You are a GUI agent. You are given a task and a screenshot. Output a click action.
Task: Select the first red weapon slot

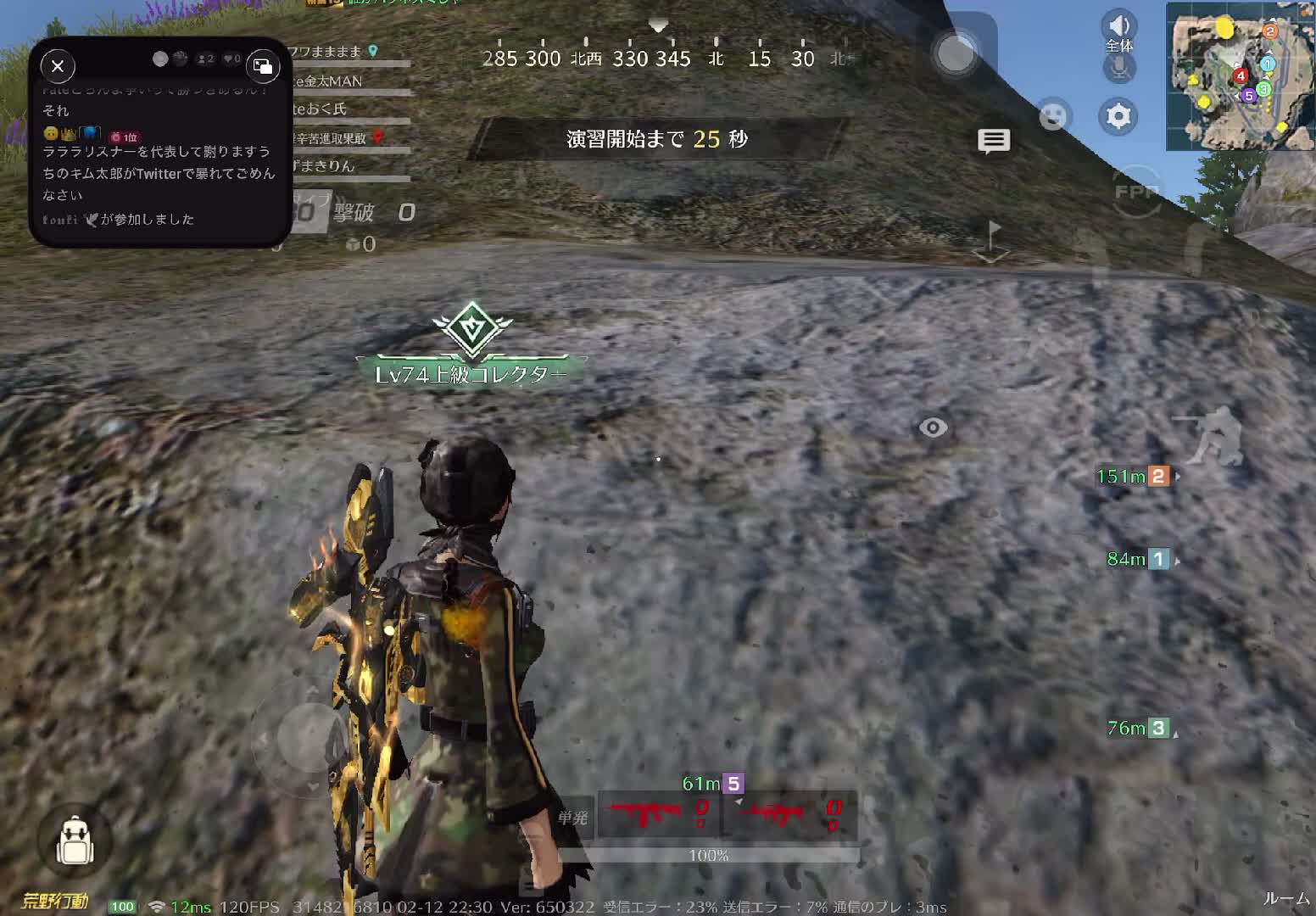[659, 815]
